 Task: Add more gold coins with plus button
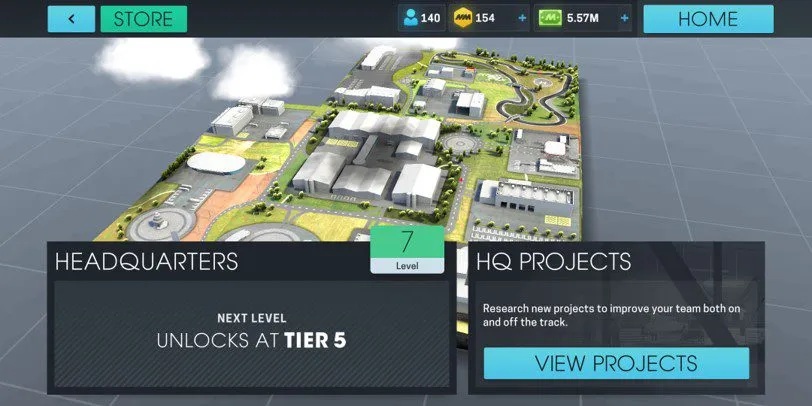522,19
